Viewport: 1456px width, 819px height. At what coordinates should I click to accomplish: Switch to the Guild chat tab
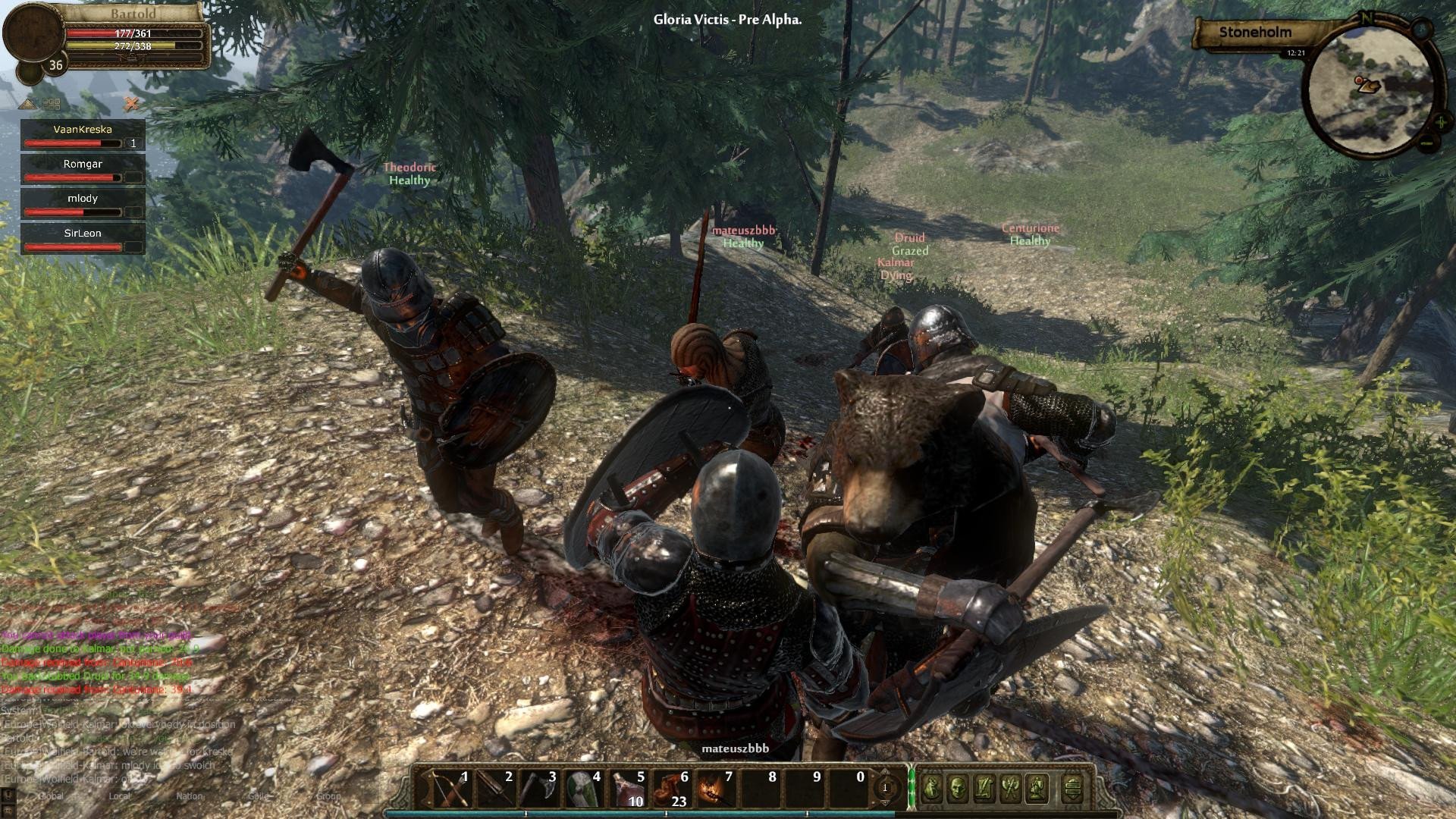point(259,796)
